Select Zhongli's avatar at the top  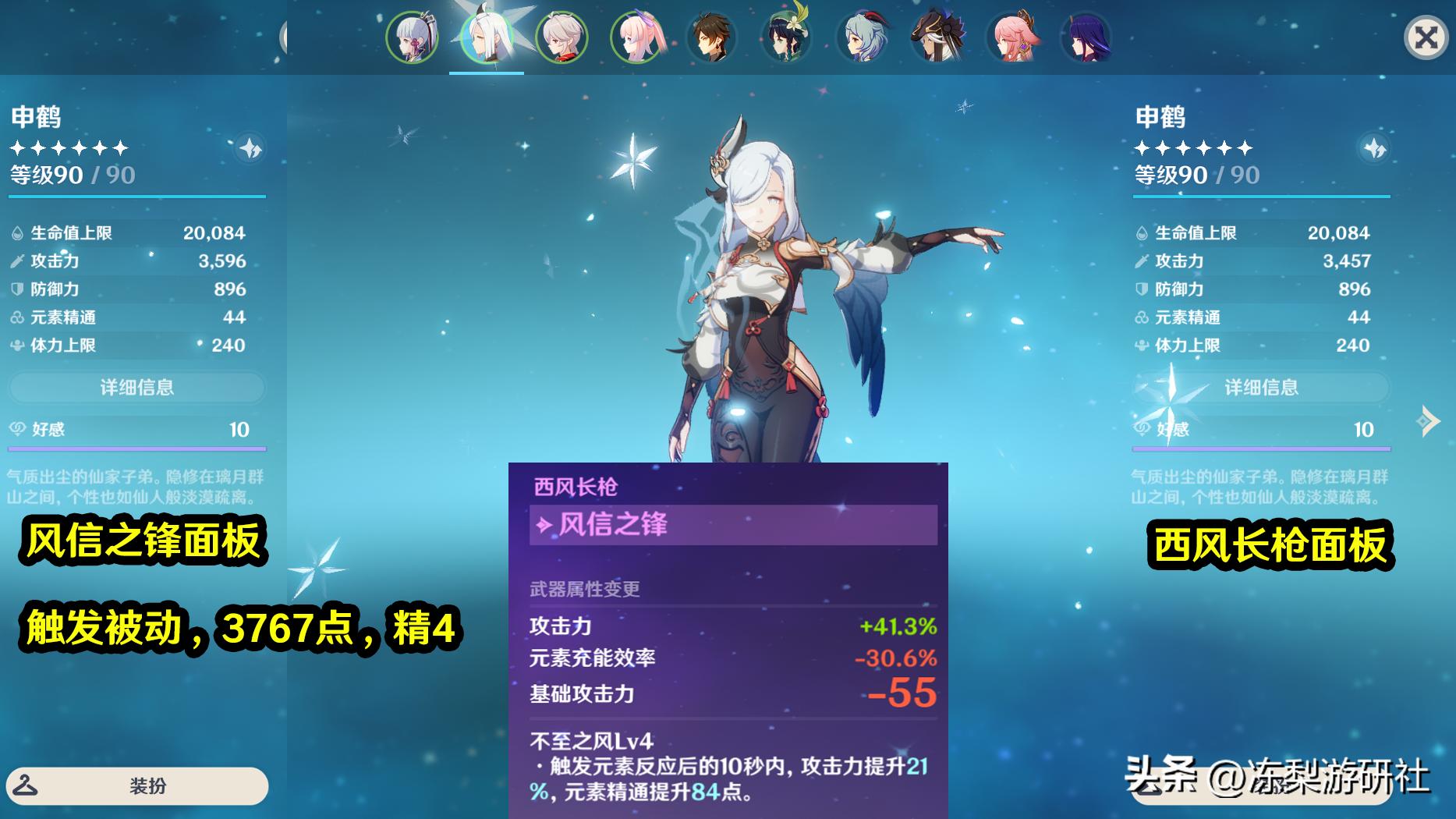(711, 35)
